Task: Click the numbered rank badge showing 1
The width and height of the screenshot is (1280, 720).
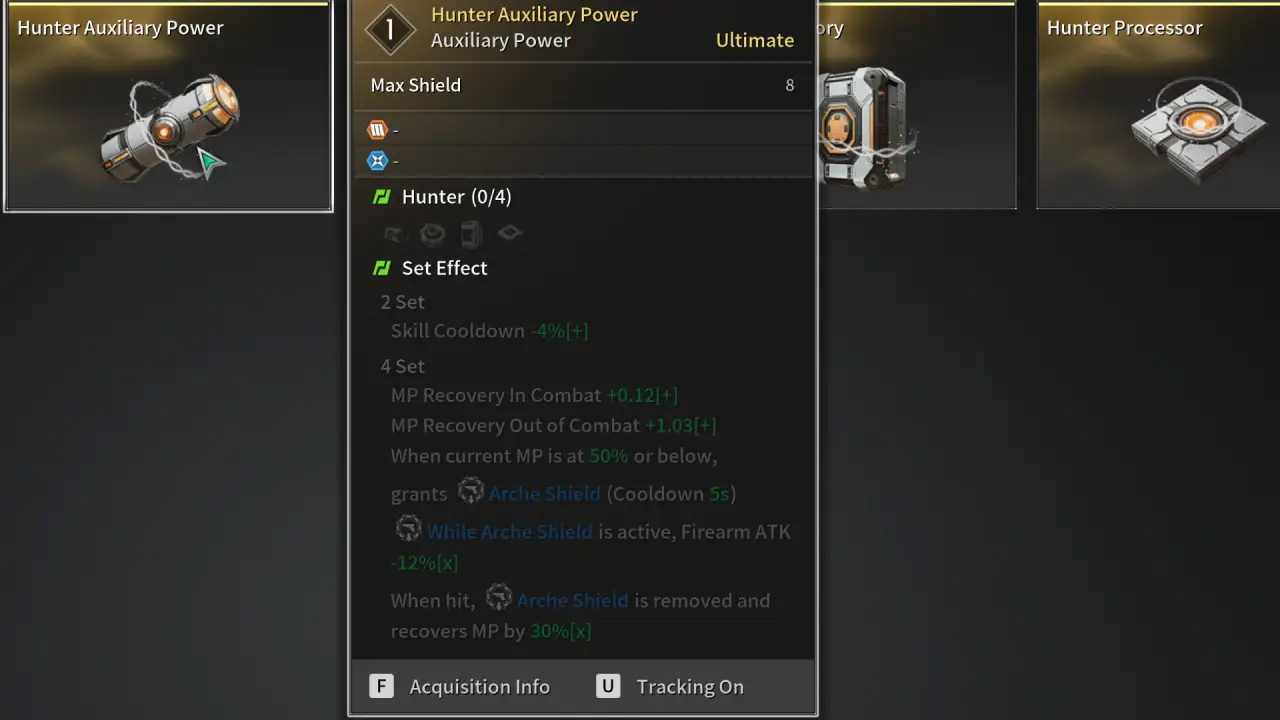Action: pos(389,28)
